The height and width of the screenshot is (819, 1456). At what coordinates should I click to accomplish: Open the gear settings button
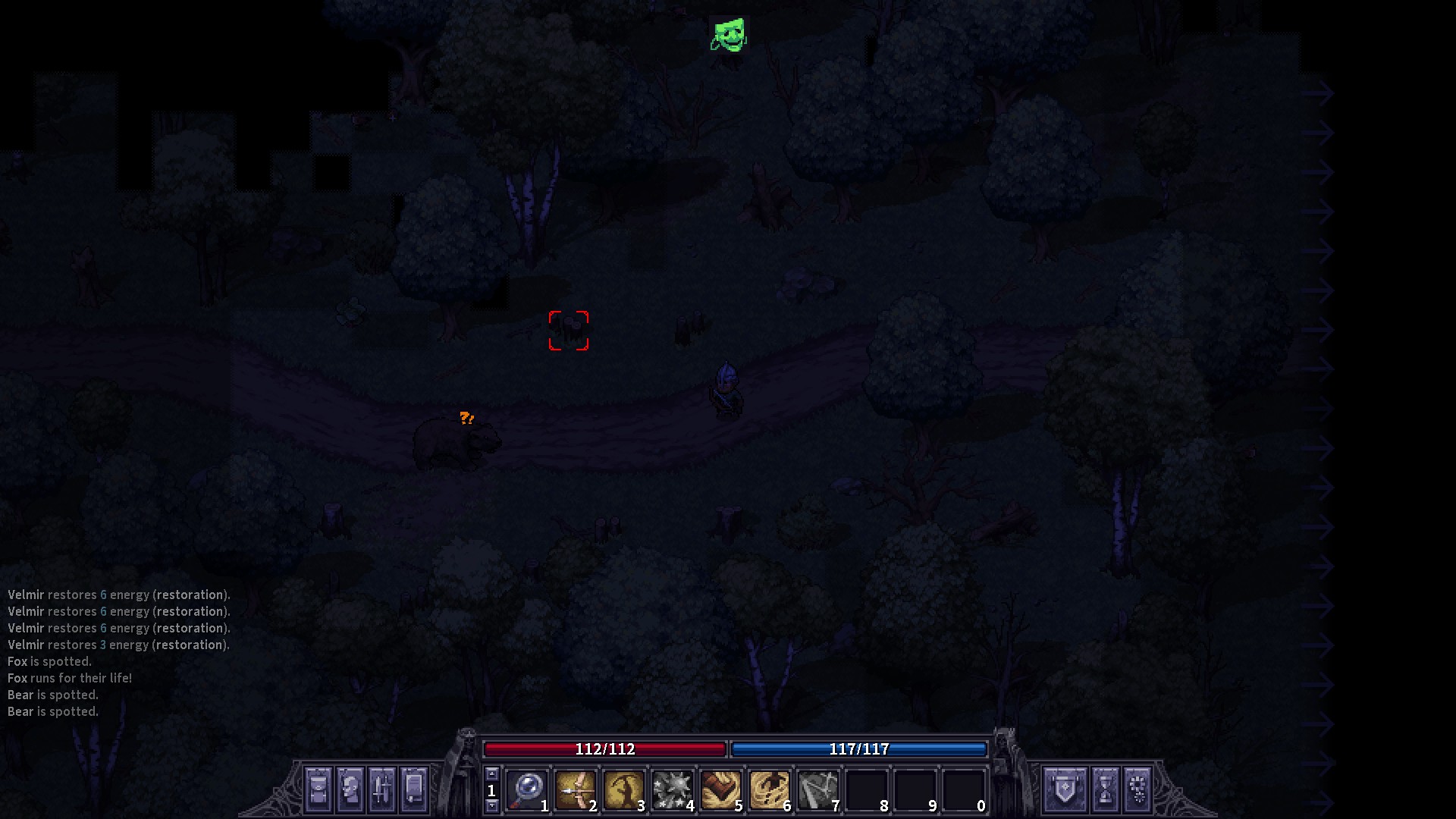[1137, 789]
